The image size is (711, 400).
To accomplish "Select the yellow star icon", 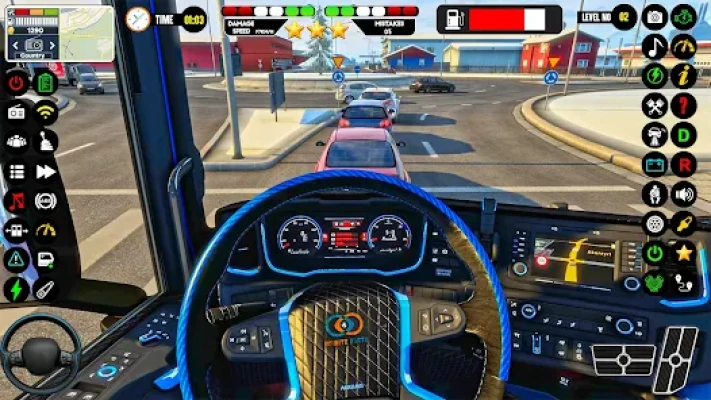I will tap(684, 252).
